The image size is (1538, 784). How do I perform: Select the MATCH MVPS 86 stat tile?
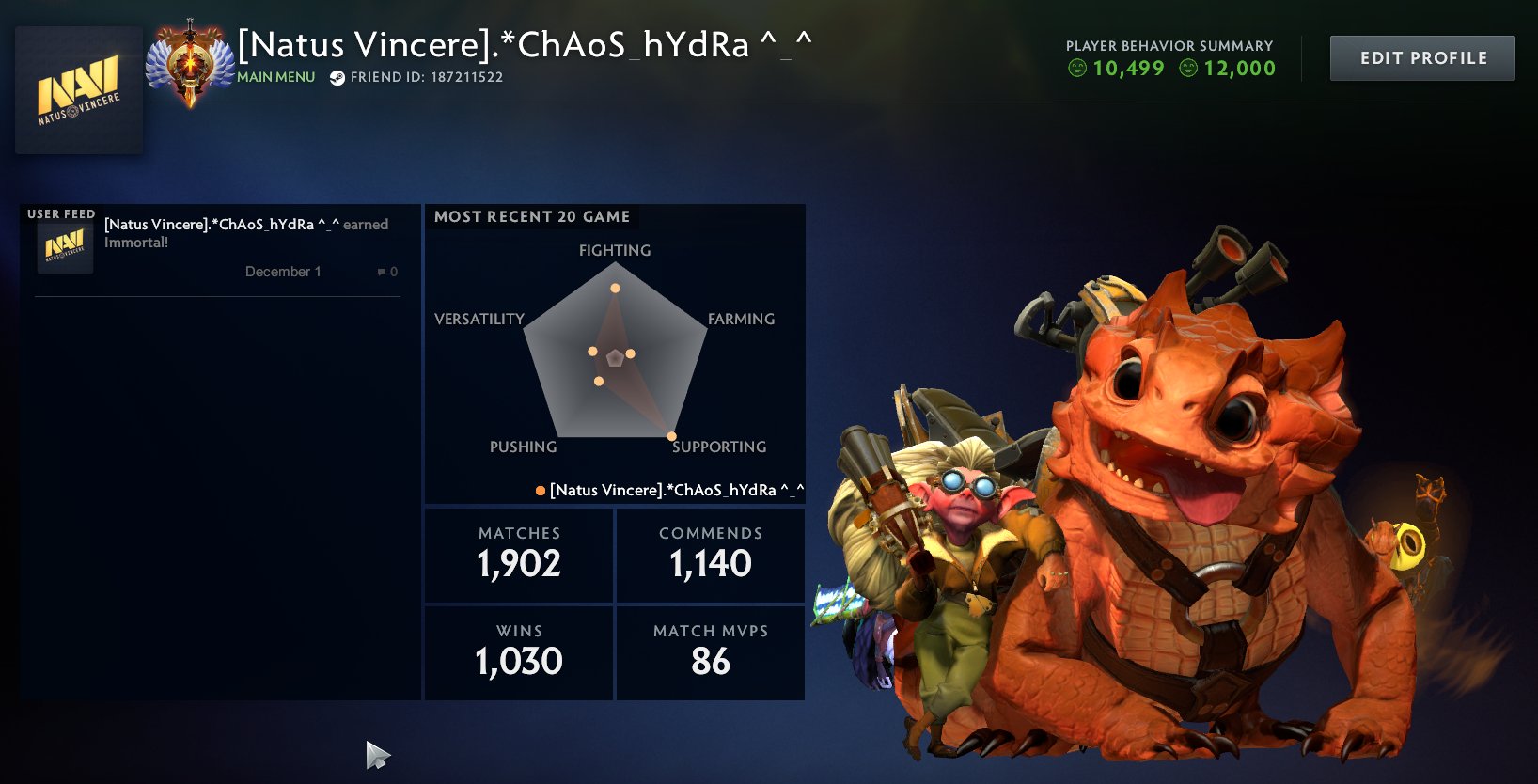point(711,652)
